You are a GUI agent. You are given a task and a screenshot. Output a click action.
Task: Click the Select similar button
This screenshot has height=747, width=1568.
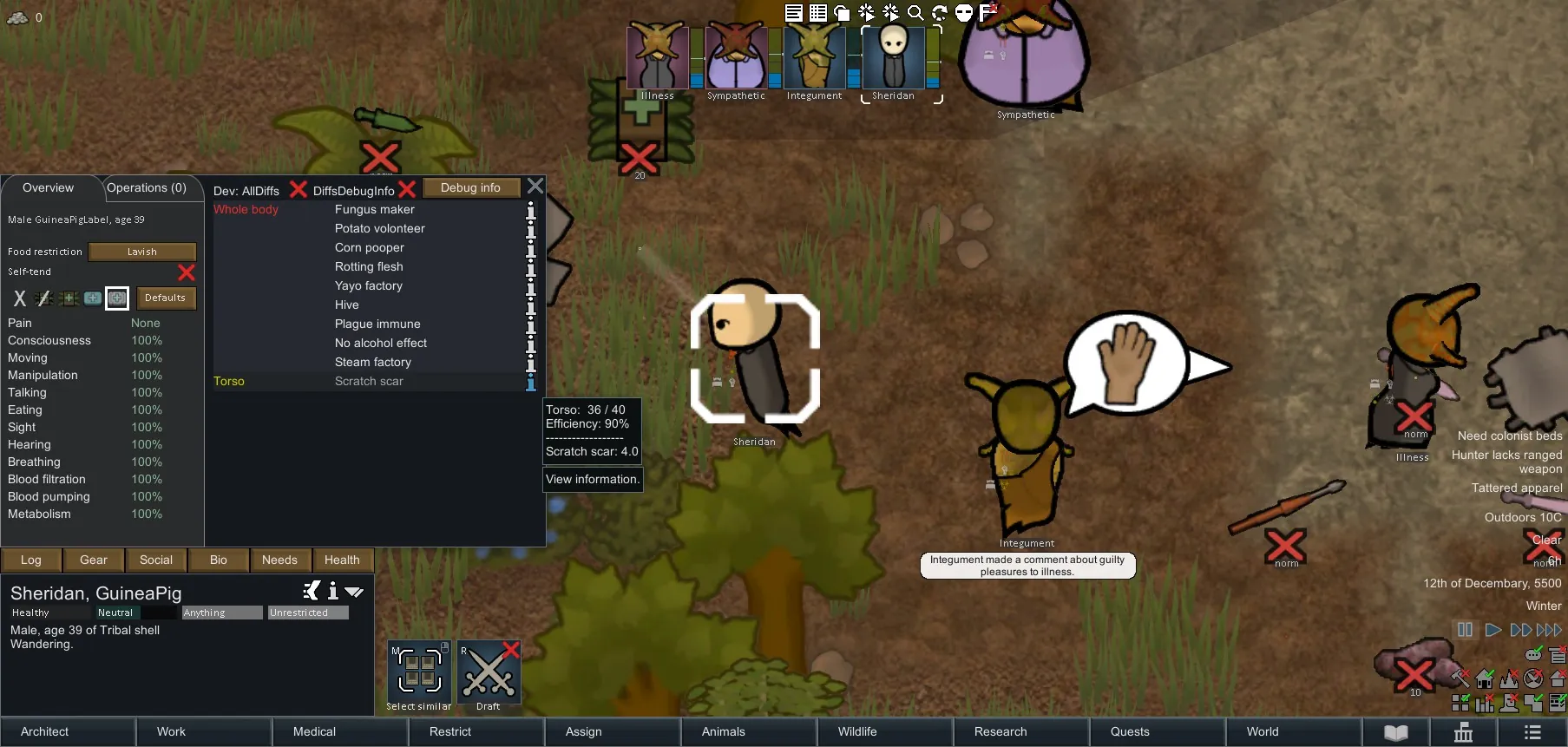coord(419,672)
